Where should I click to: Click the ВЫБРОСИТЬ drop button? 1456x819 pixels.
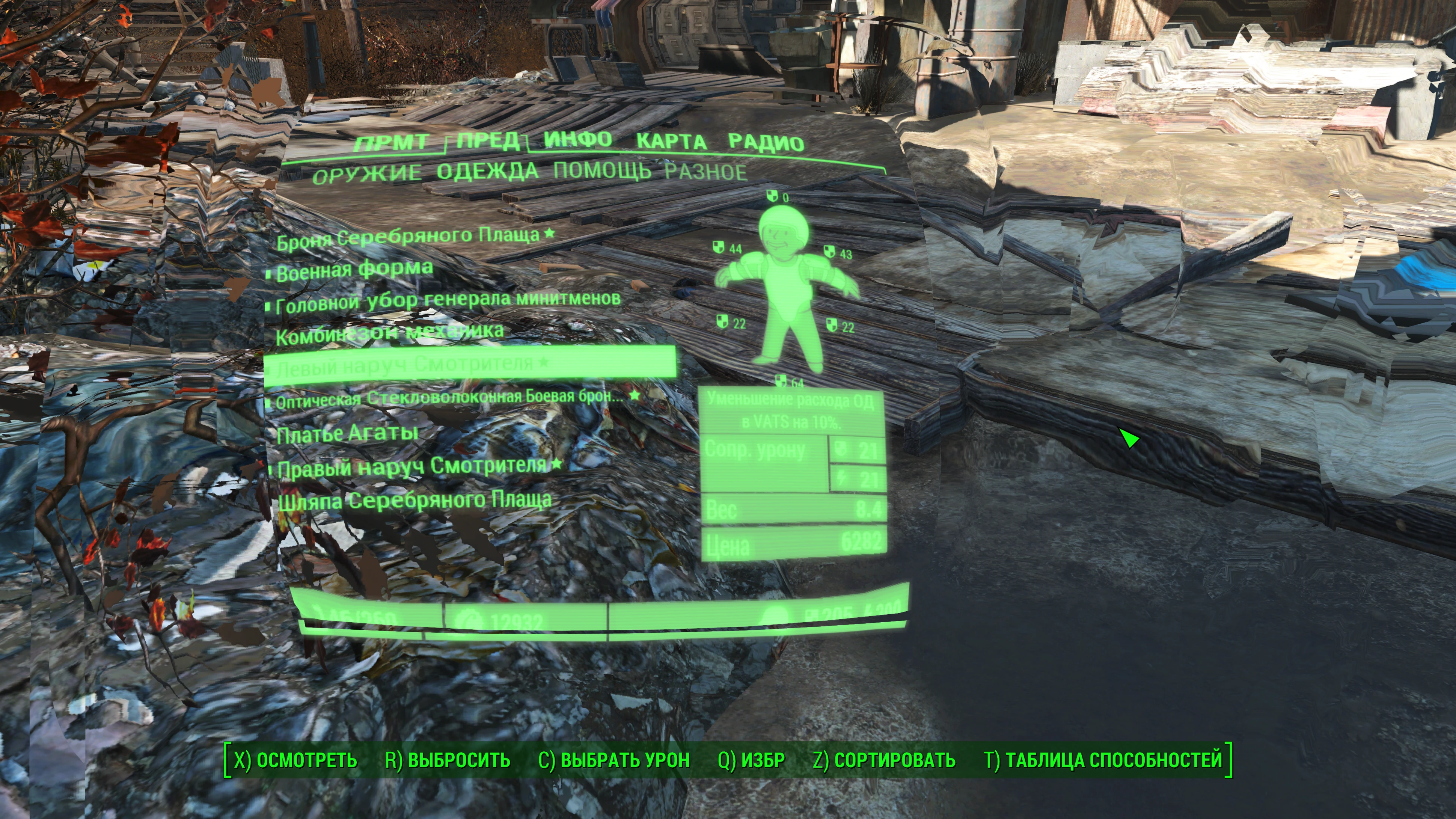click(448, 760)
